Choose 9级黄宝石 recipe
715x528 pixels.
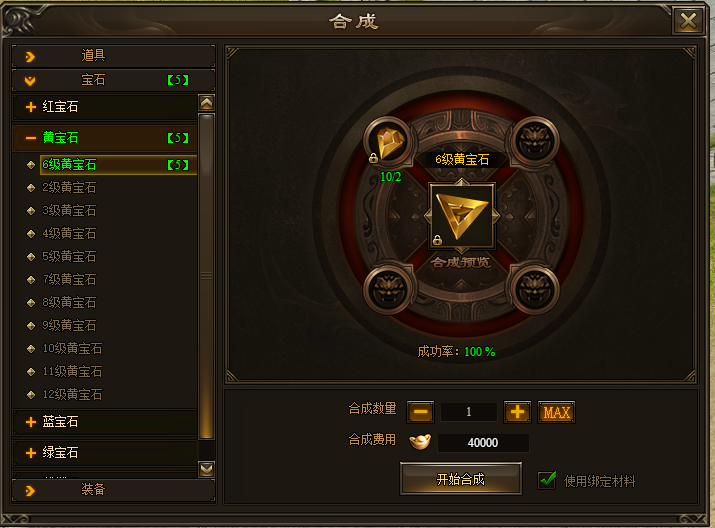pos(70,325)
